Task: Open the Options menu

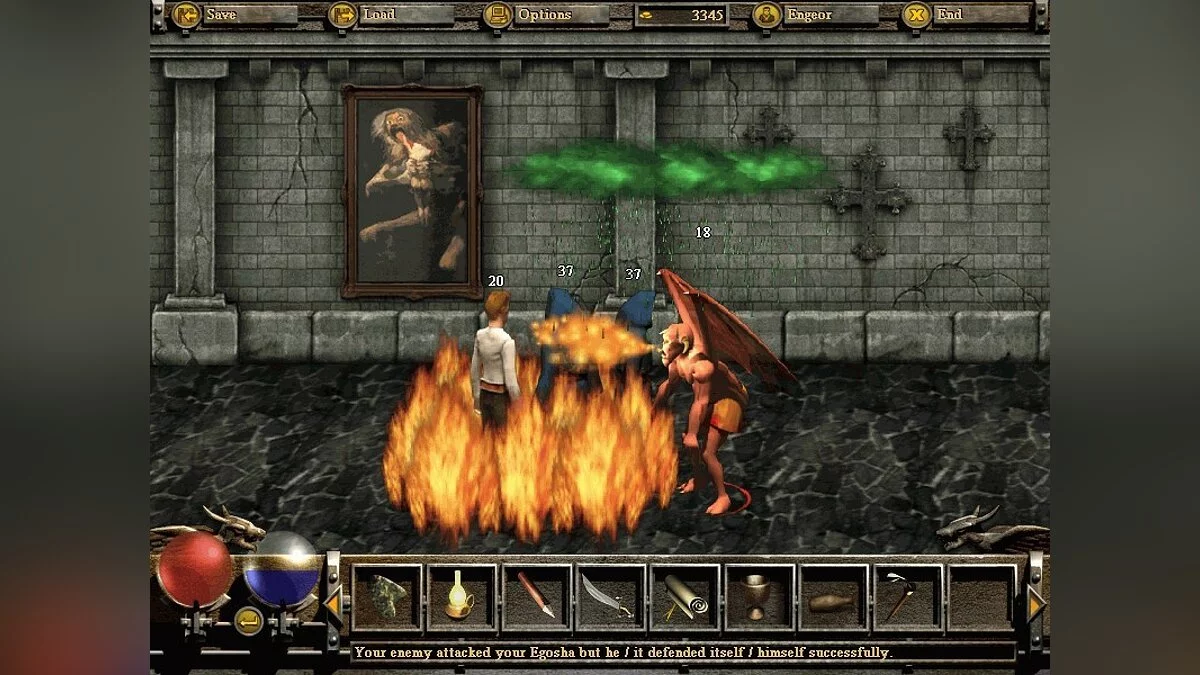Action: pos(544,15)
